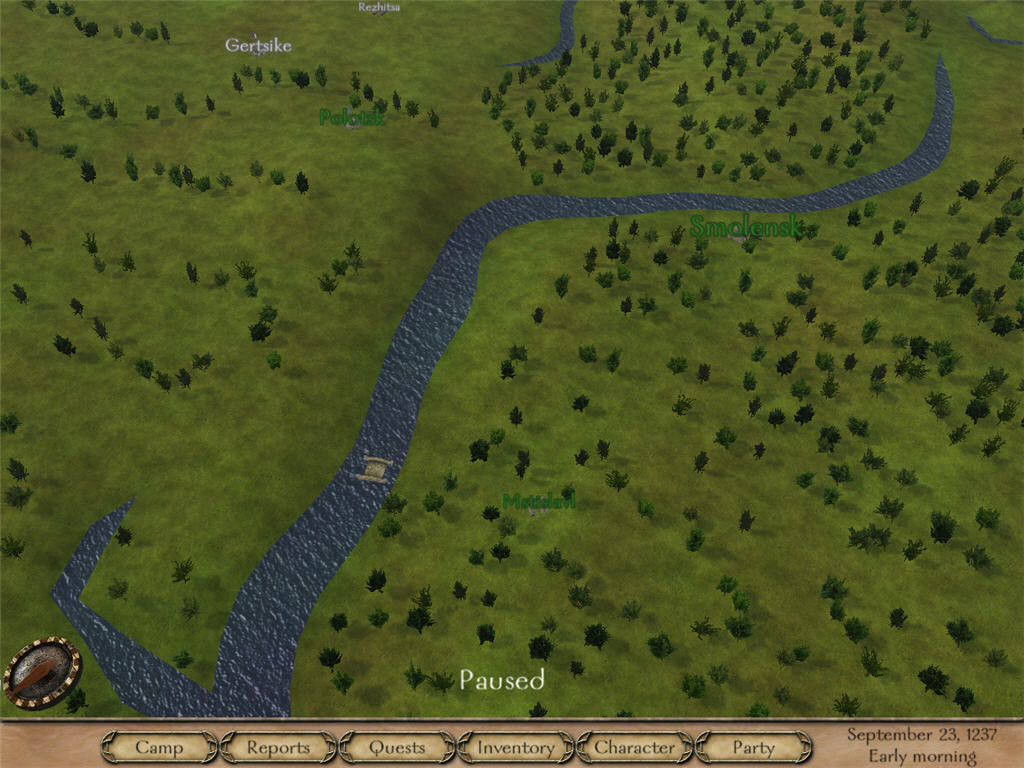View the Character sheet
This screenshot has height=768, width=1024.
(634, 747)
